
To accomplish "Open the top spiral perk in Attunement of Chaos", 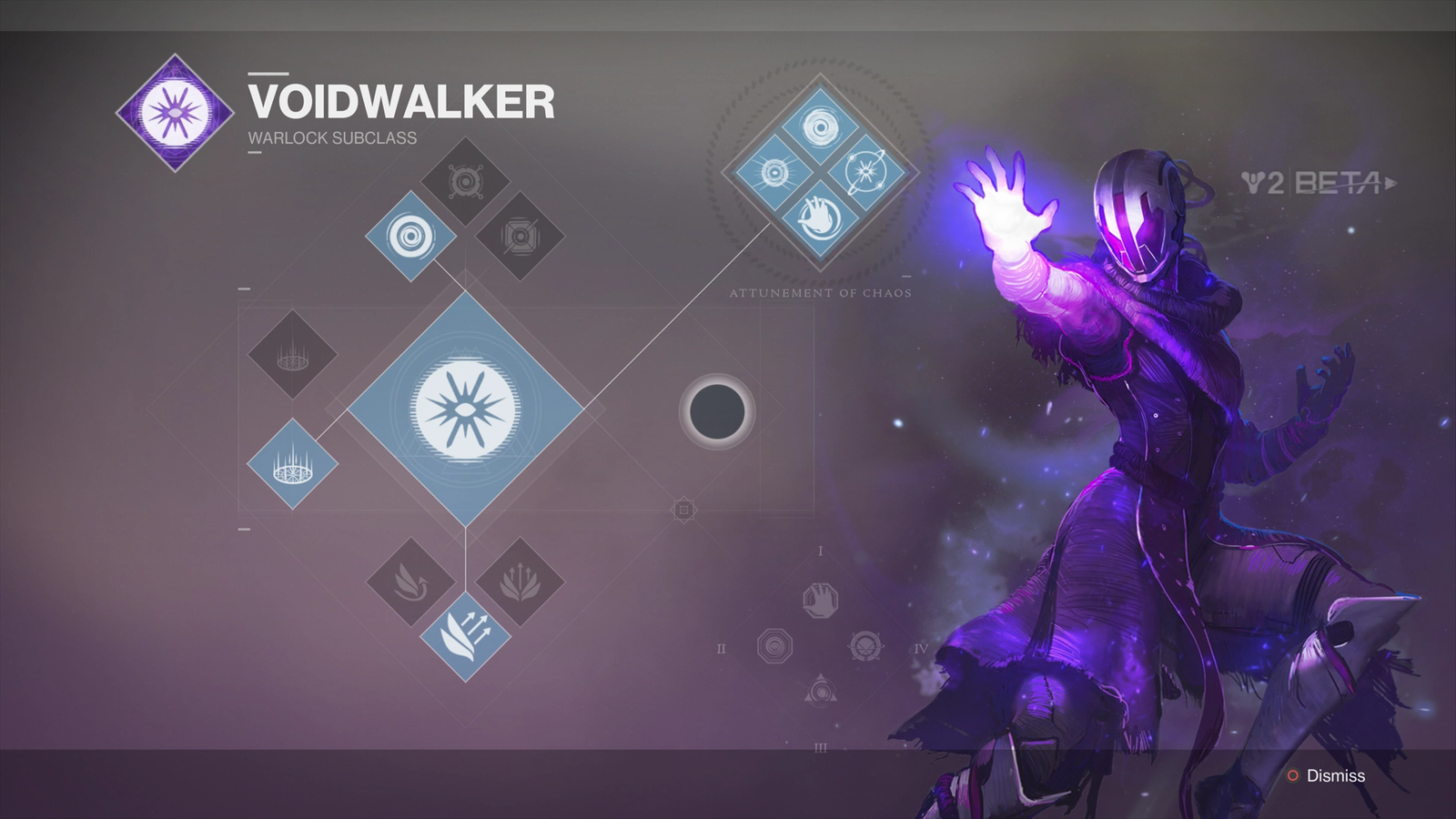I will coord(820,127).
